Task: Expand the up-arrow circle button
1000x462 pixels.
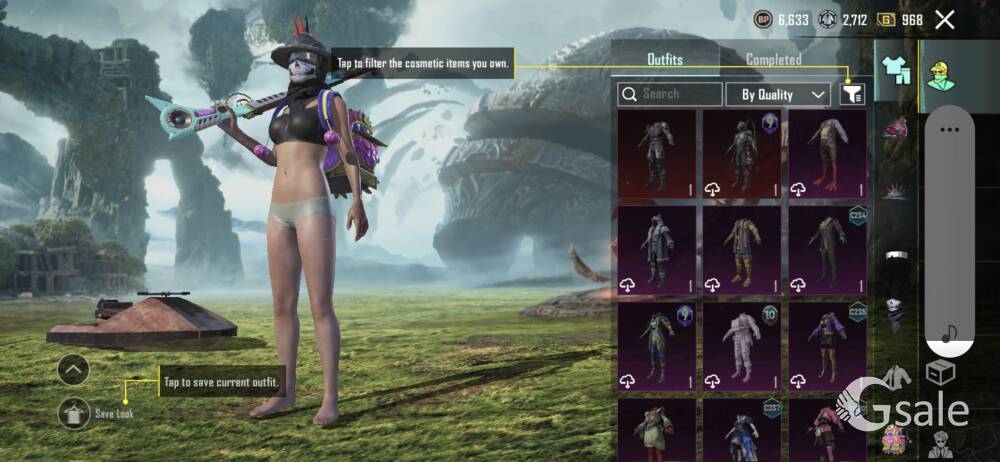Action: pos(74,370)
